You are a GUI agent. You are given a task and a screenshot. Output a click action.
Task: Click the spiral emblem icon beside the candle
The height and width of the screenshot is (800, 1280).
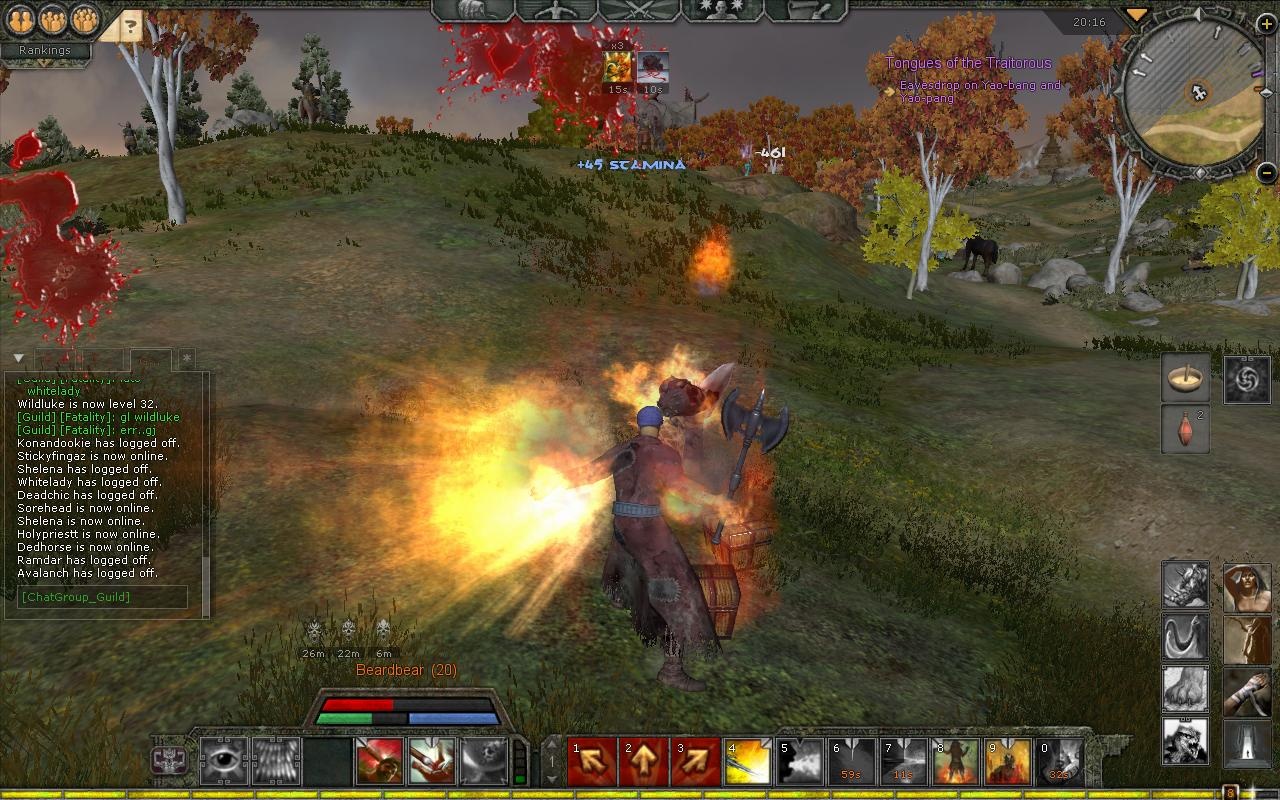[x=1247, y=378]
